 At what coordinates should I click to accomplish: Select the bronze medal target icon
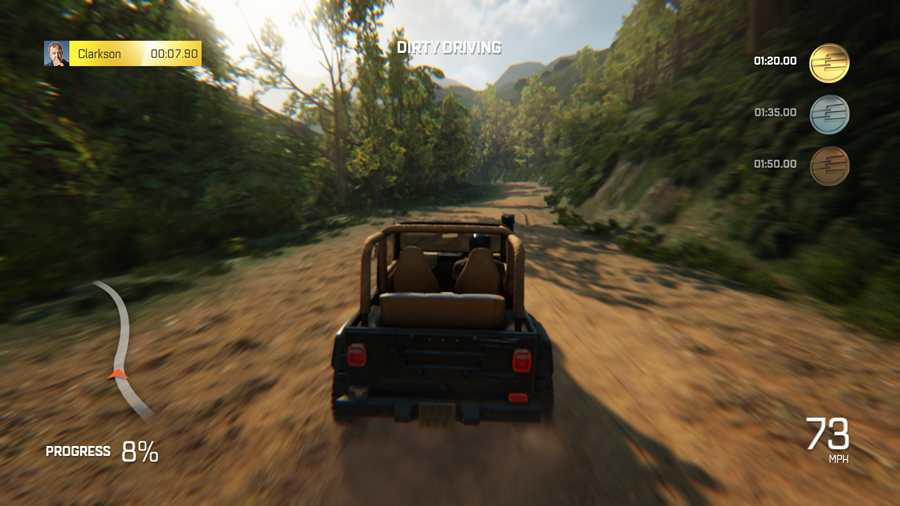[829, 166]
